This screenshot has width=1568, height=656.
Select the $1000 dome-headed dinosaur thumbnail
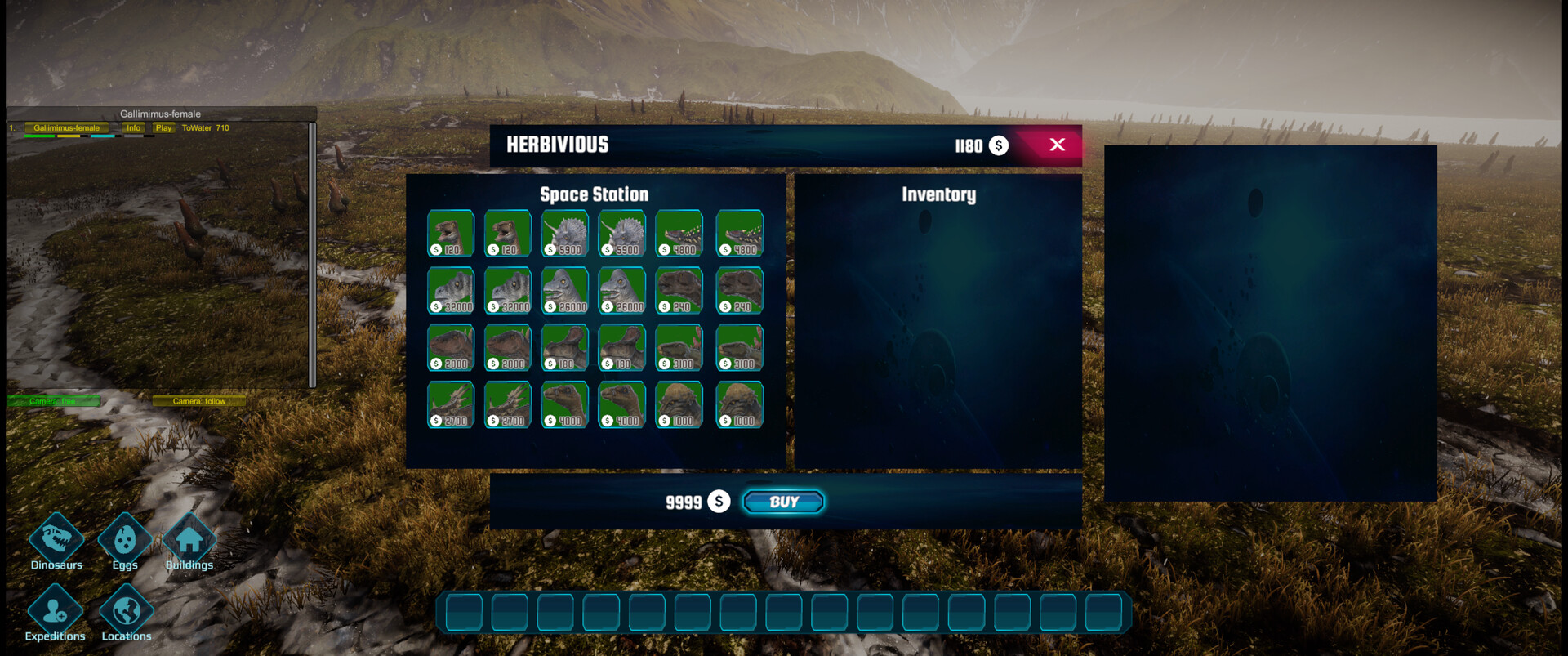(x=679, y=404)
